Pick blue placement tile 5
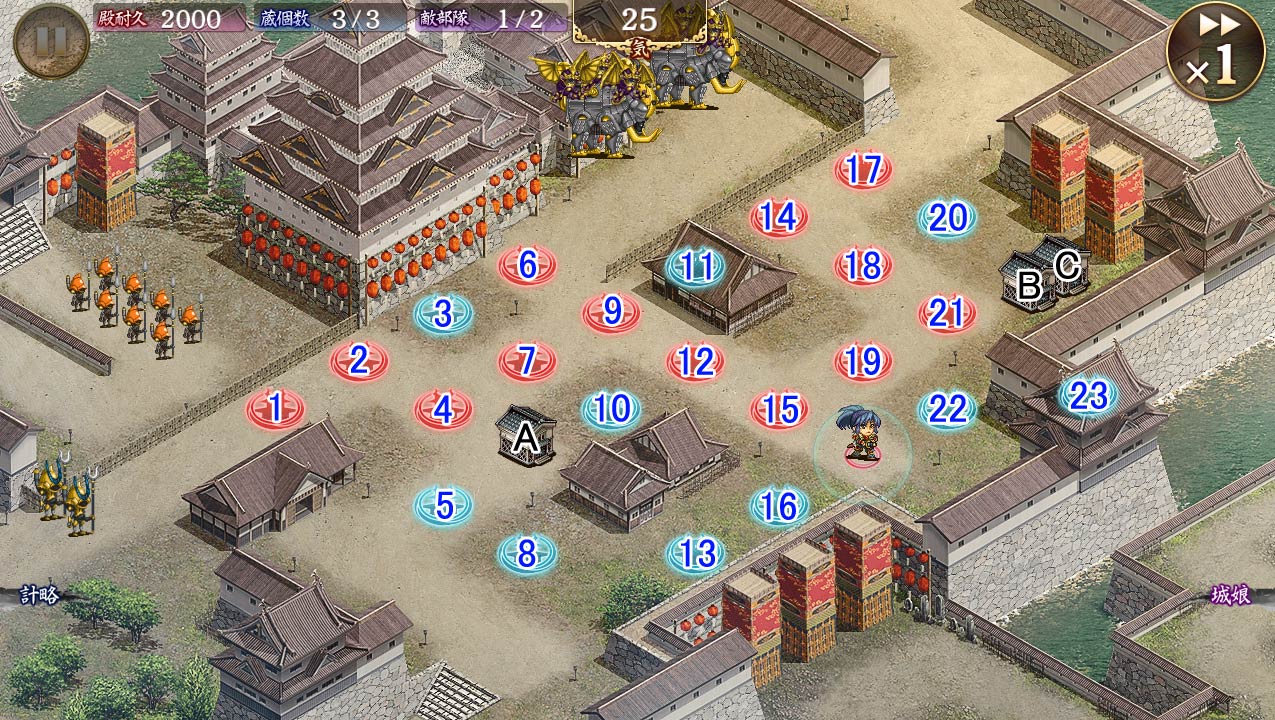Viewport: 1275px width, 720px height. (444, 506)
